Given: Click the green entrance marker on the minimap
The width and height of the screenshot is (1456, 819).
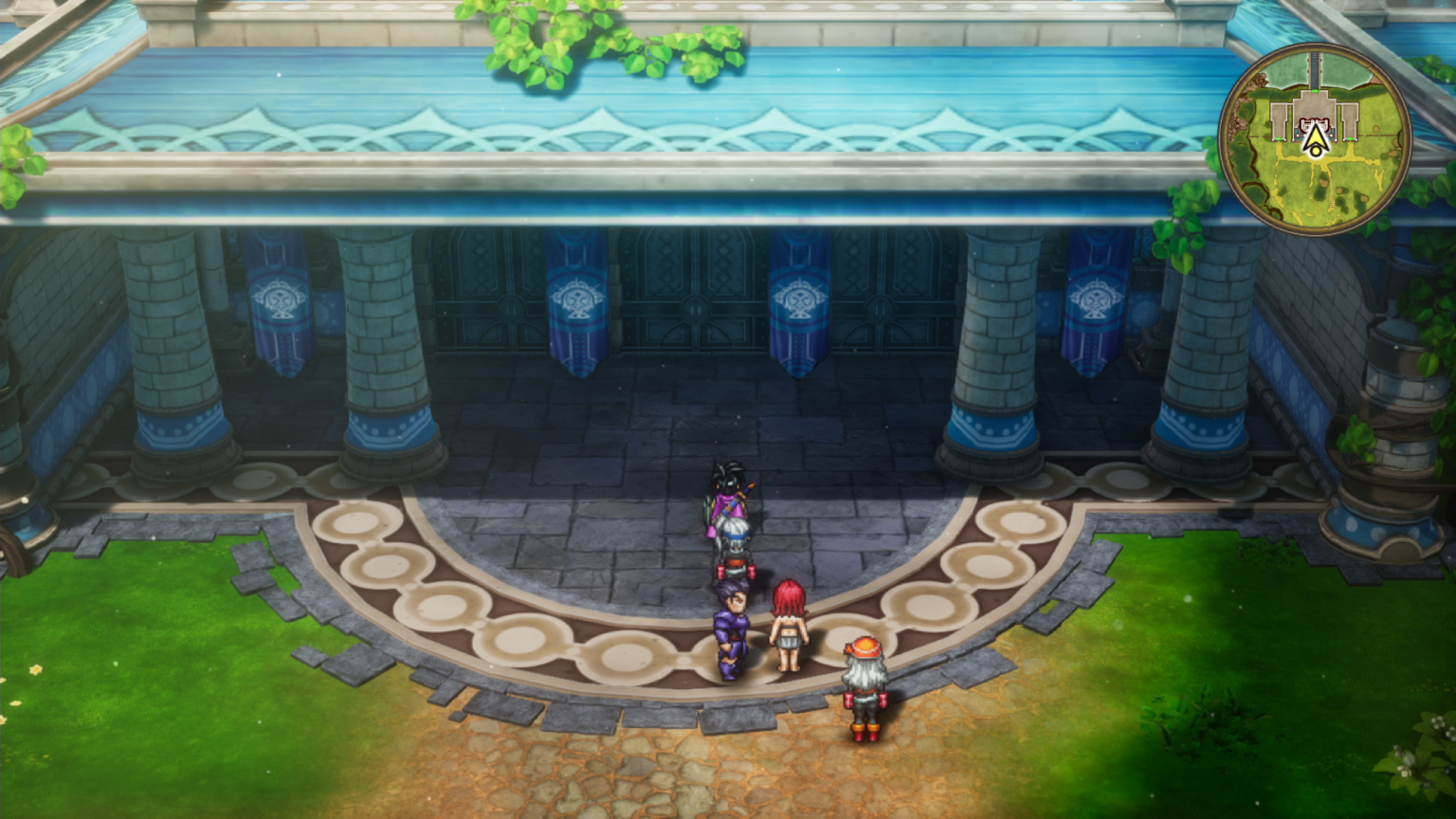Looking at the screenshot, I should 1314,90.
